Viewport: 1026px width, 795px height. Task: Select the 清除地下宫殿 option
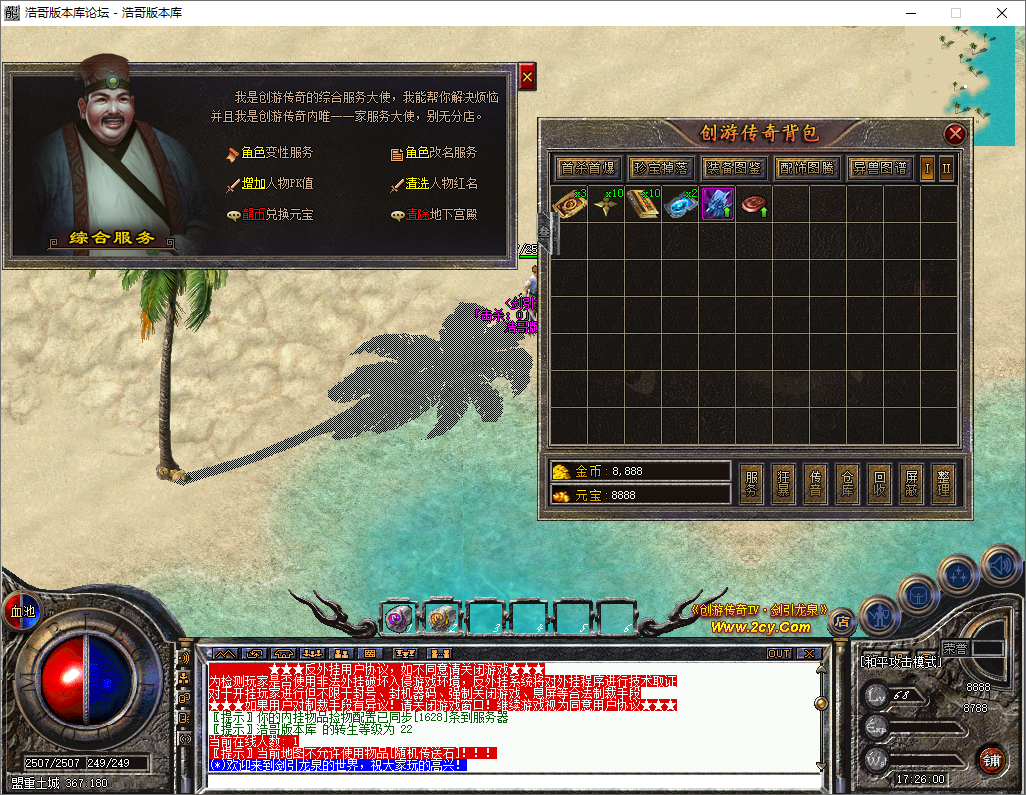click(441, 215)
